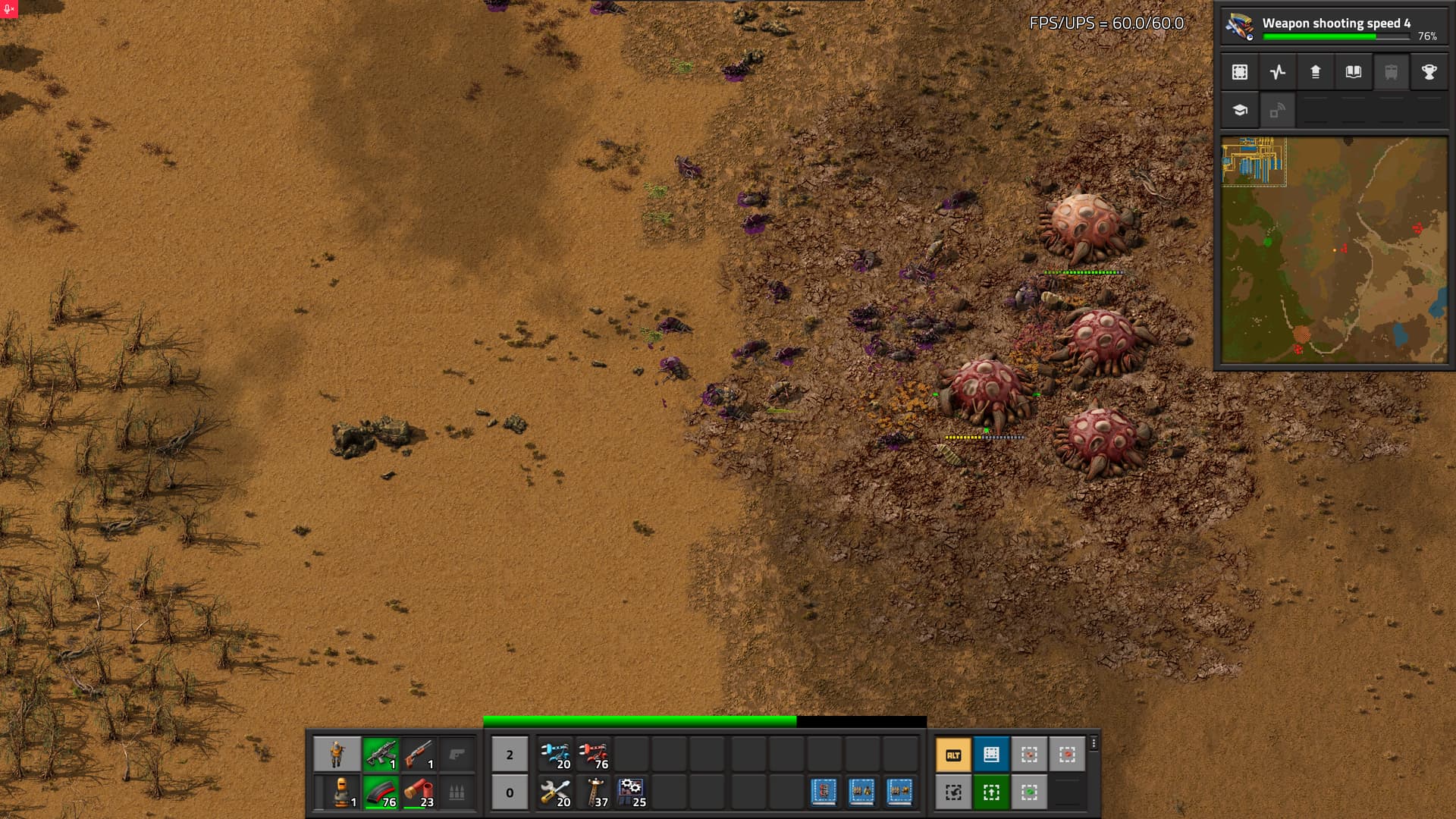Pick the blue inserter stack of 20
The width and height of the screenshot is (1456, 819).
[555, 754]
